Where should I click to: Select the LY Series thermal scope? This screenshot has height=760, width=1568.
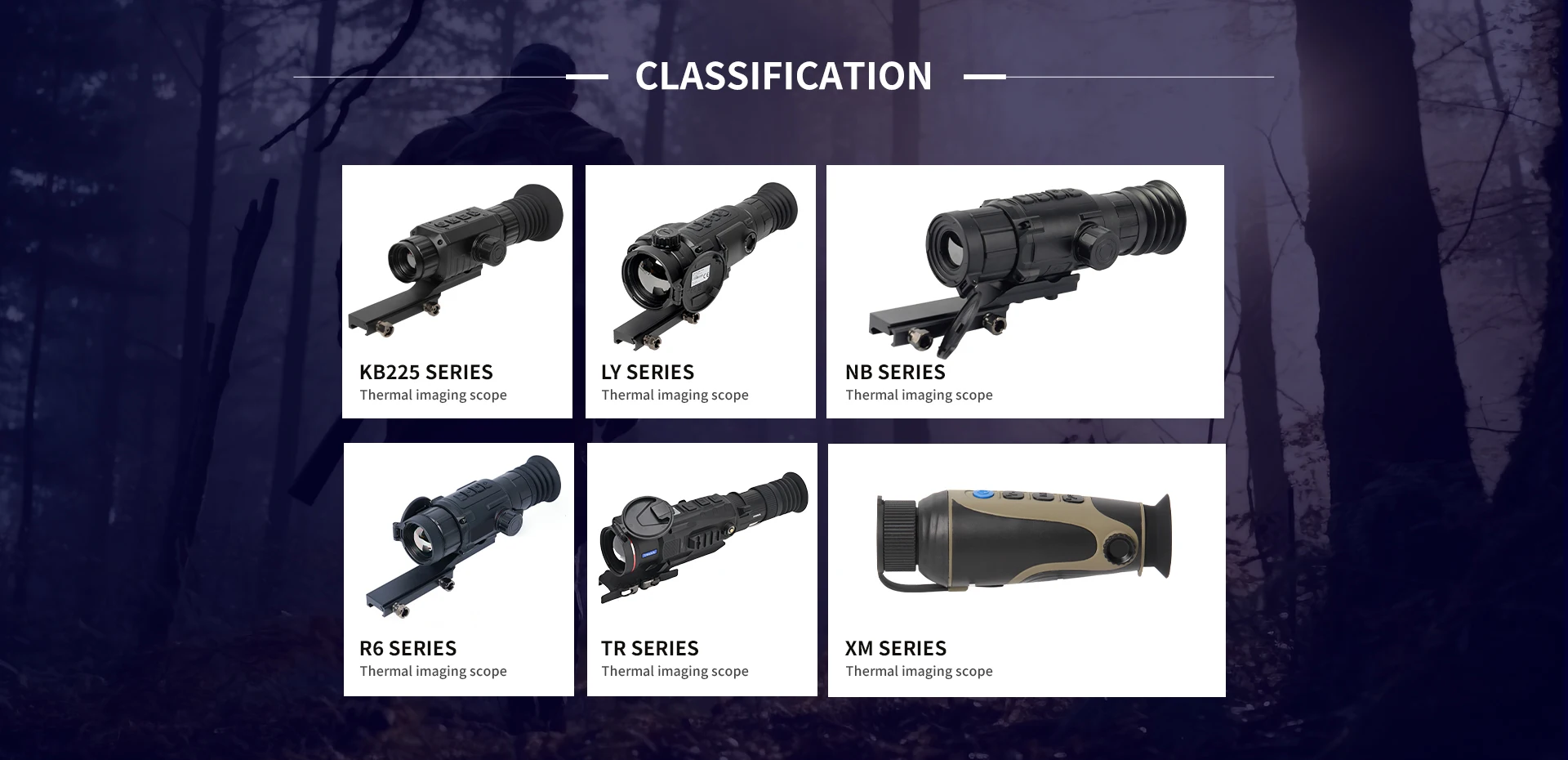700,292
